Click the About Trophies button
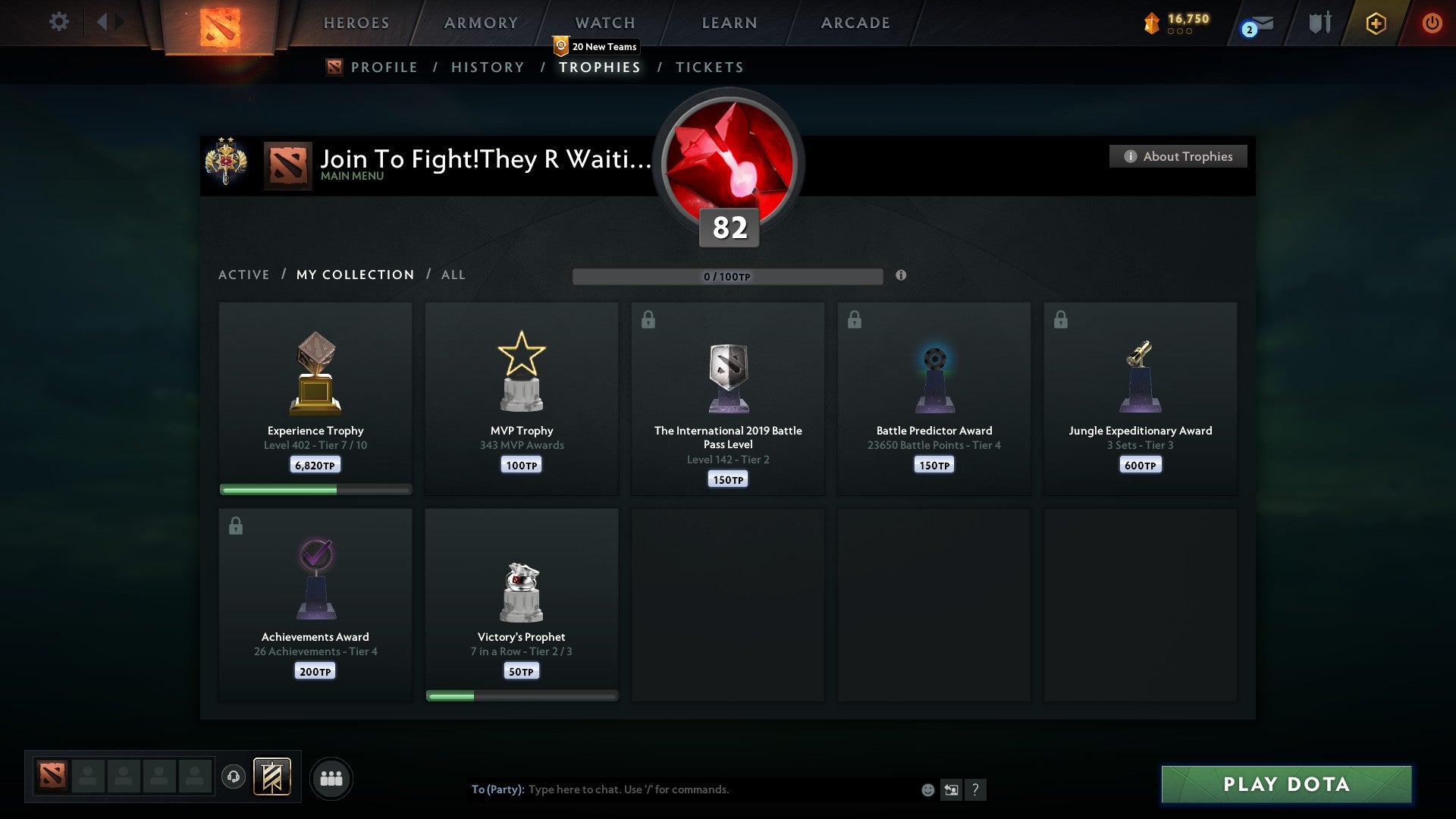 pyautogui.click(x=1178, y=156)
